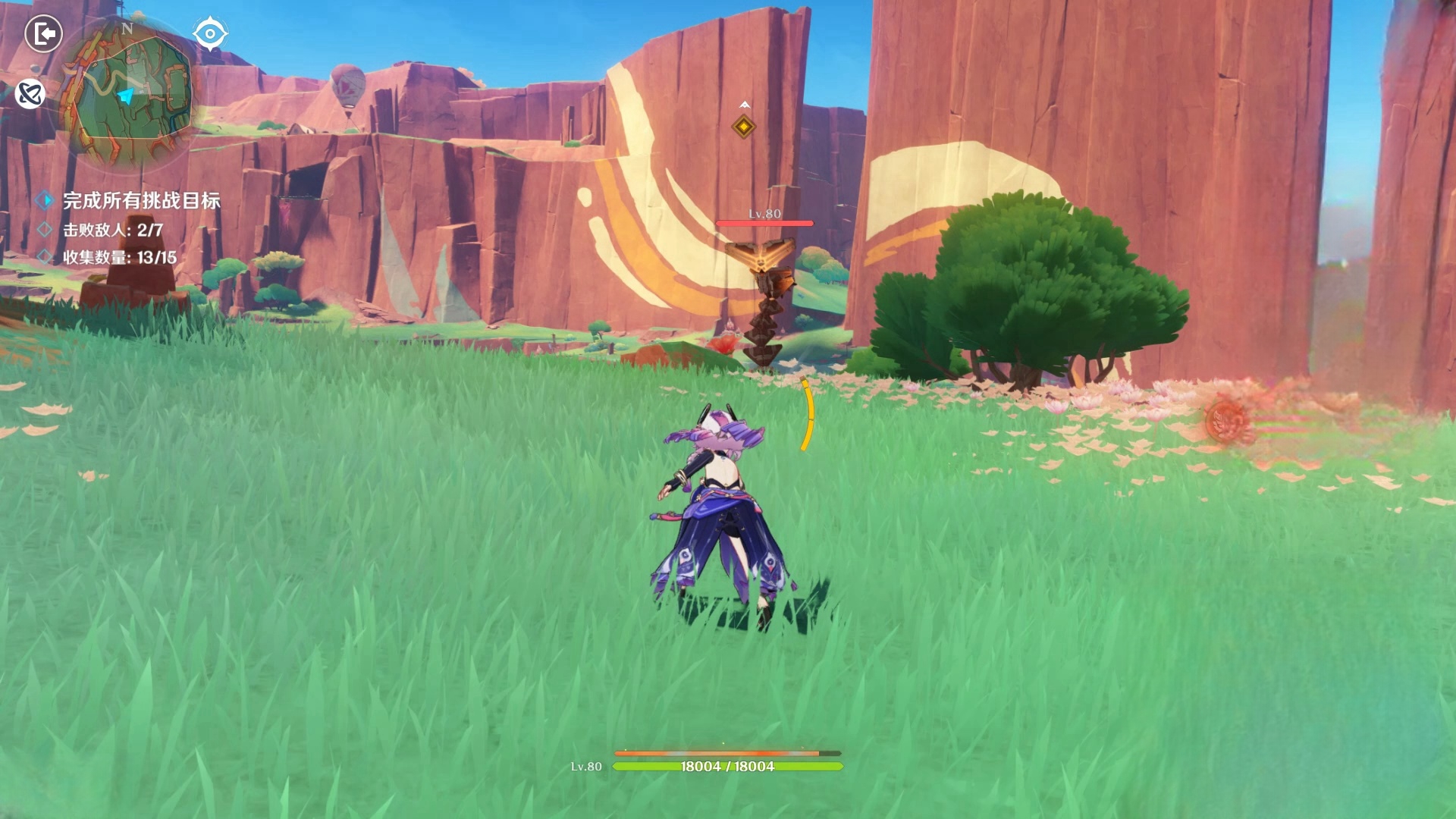Open the circular minimap

(127, 94)
